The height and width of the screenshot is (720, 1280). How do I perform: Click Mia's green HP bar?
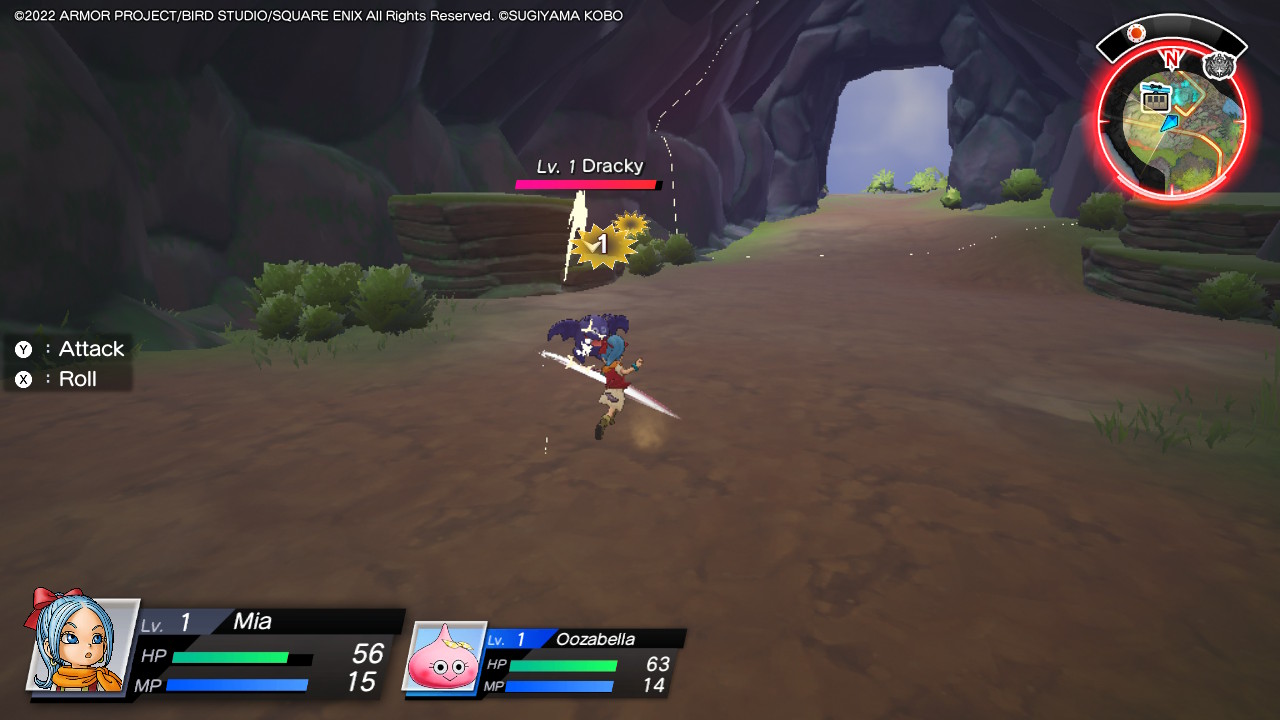[x=230, y=659]
